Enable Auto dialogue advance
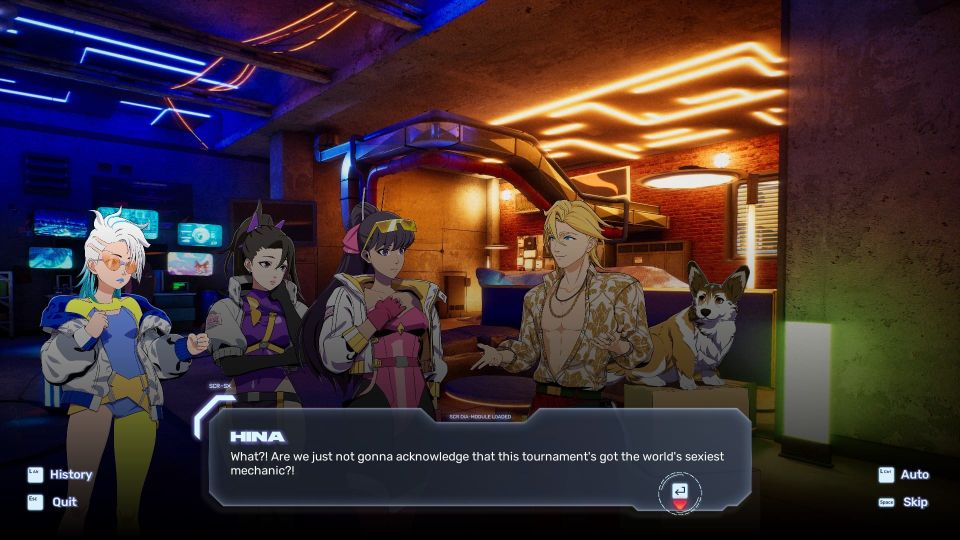 [x=914, y=475]
